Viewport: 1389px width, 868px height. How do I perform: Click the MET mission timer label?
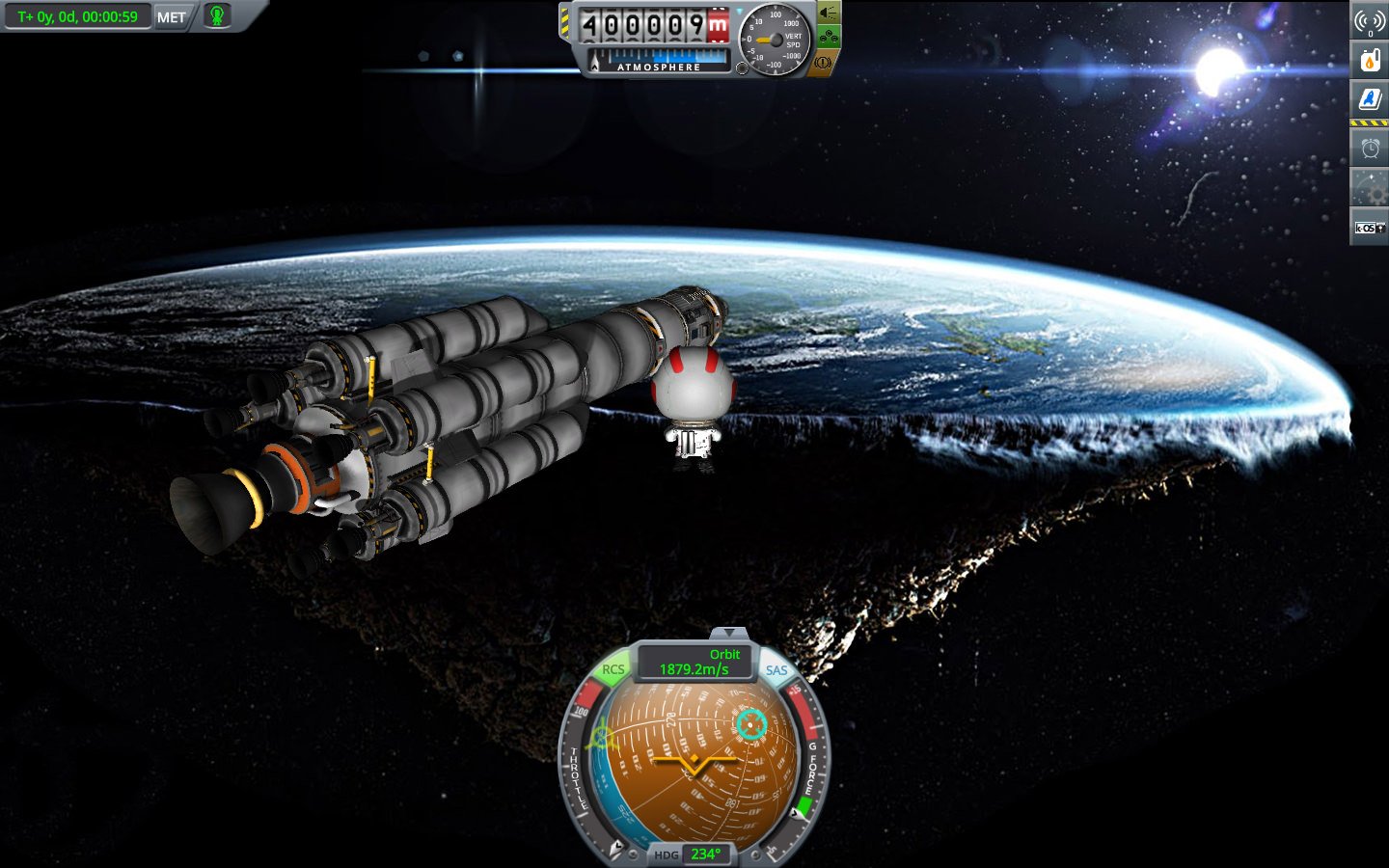coord(170,16)
